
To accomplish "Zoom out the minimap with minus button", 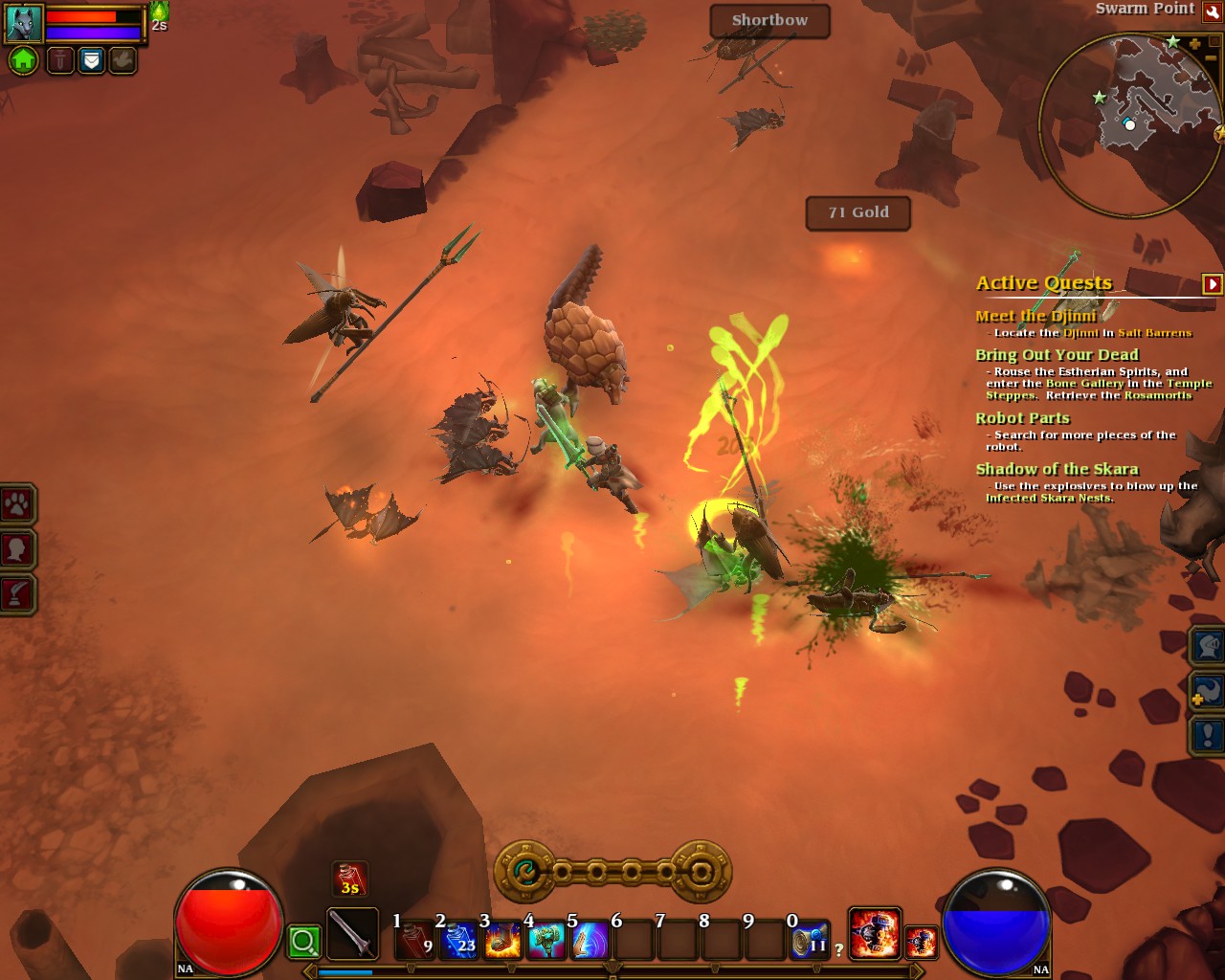I will [x=1210, y=59].
